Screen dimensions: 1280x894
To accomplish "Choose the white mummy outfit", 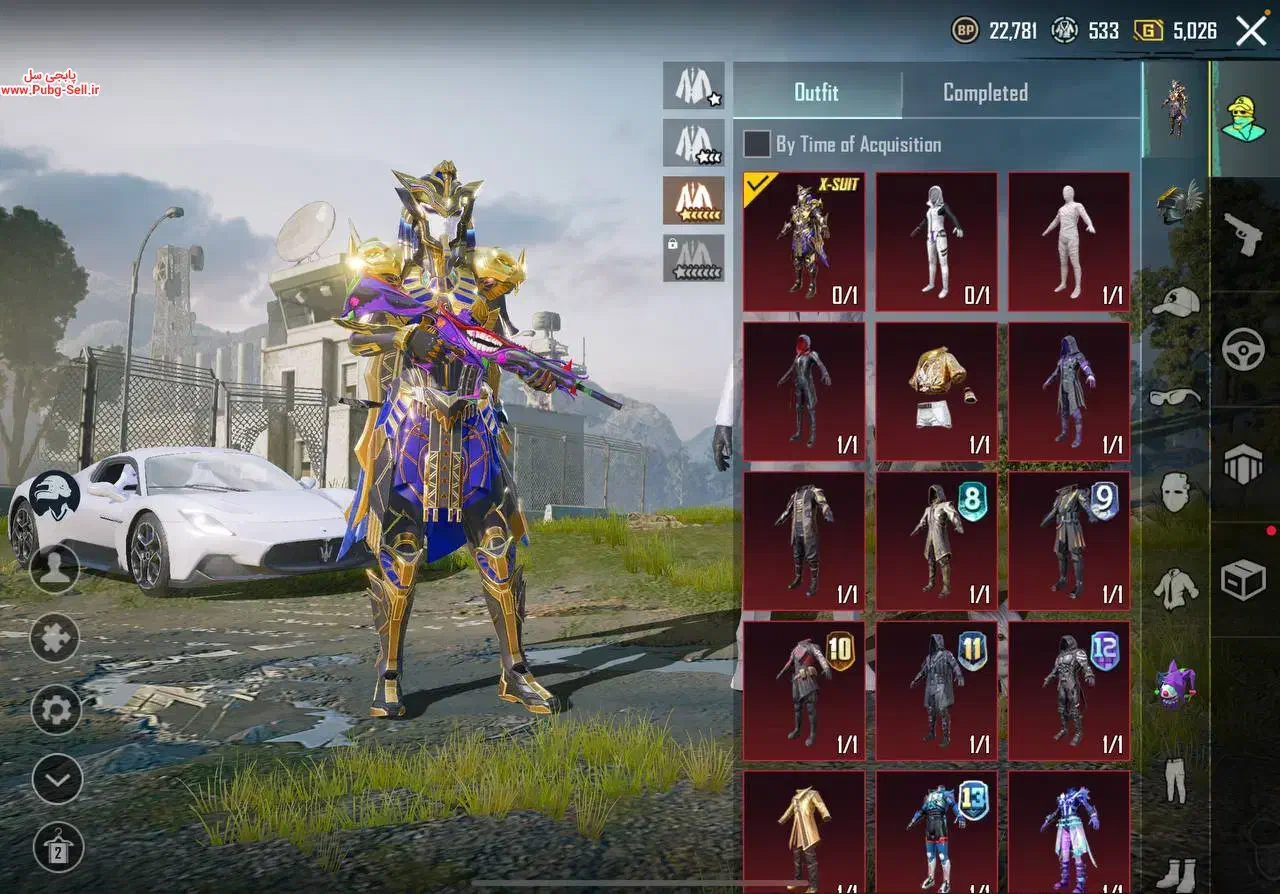I will click(x=1069, y=241).
